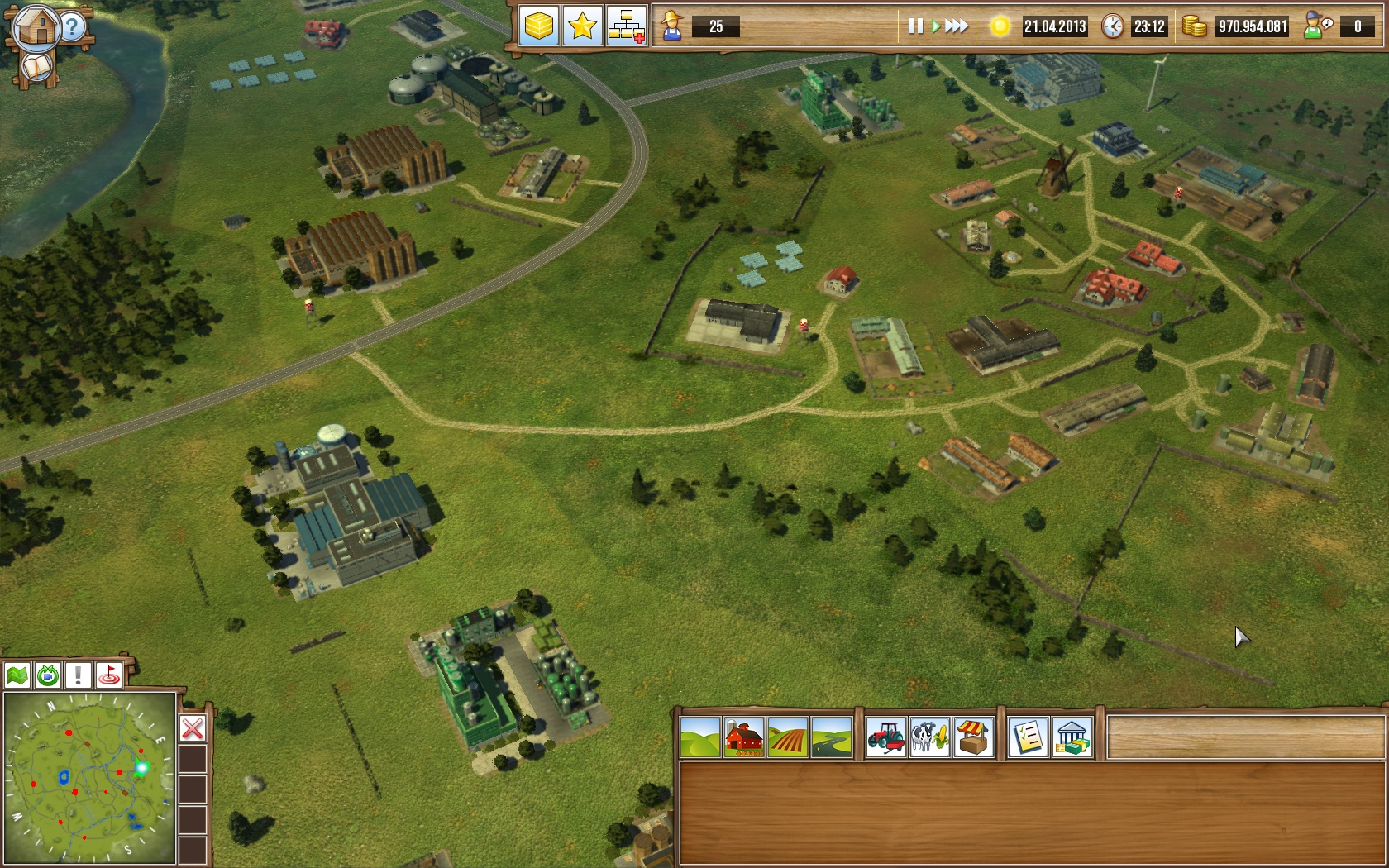Viewport: 1389px width, 868px height.
Task: Open the green hills terrain category
Action: tap(699, 737)
